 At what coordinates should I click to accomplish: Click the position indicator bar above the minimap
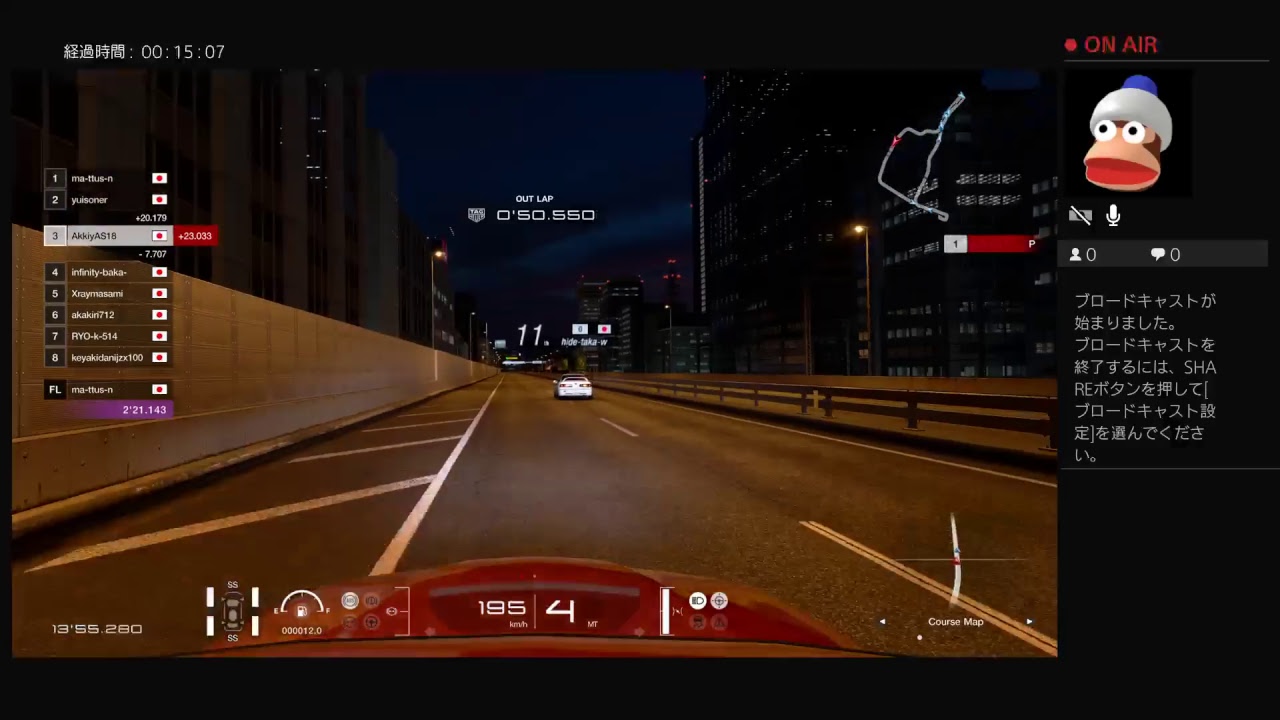click(988, 243)
